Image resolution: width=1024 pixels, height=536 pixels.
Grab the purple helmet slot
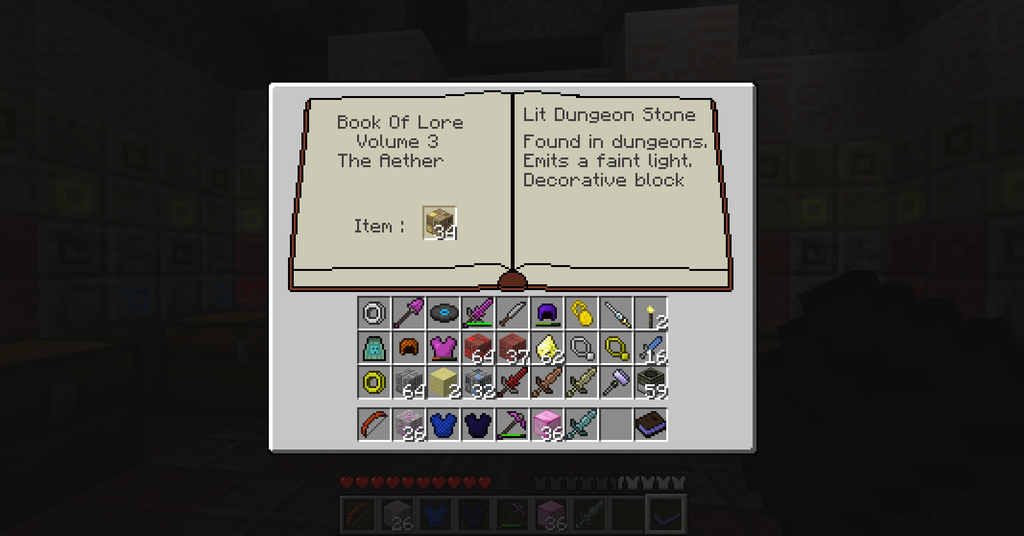click(x=546, y=314)
